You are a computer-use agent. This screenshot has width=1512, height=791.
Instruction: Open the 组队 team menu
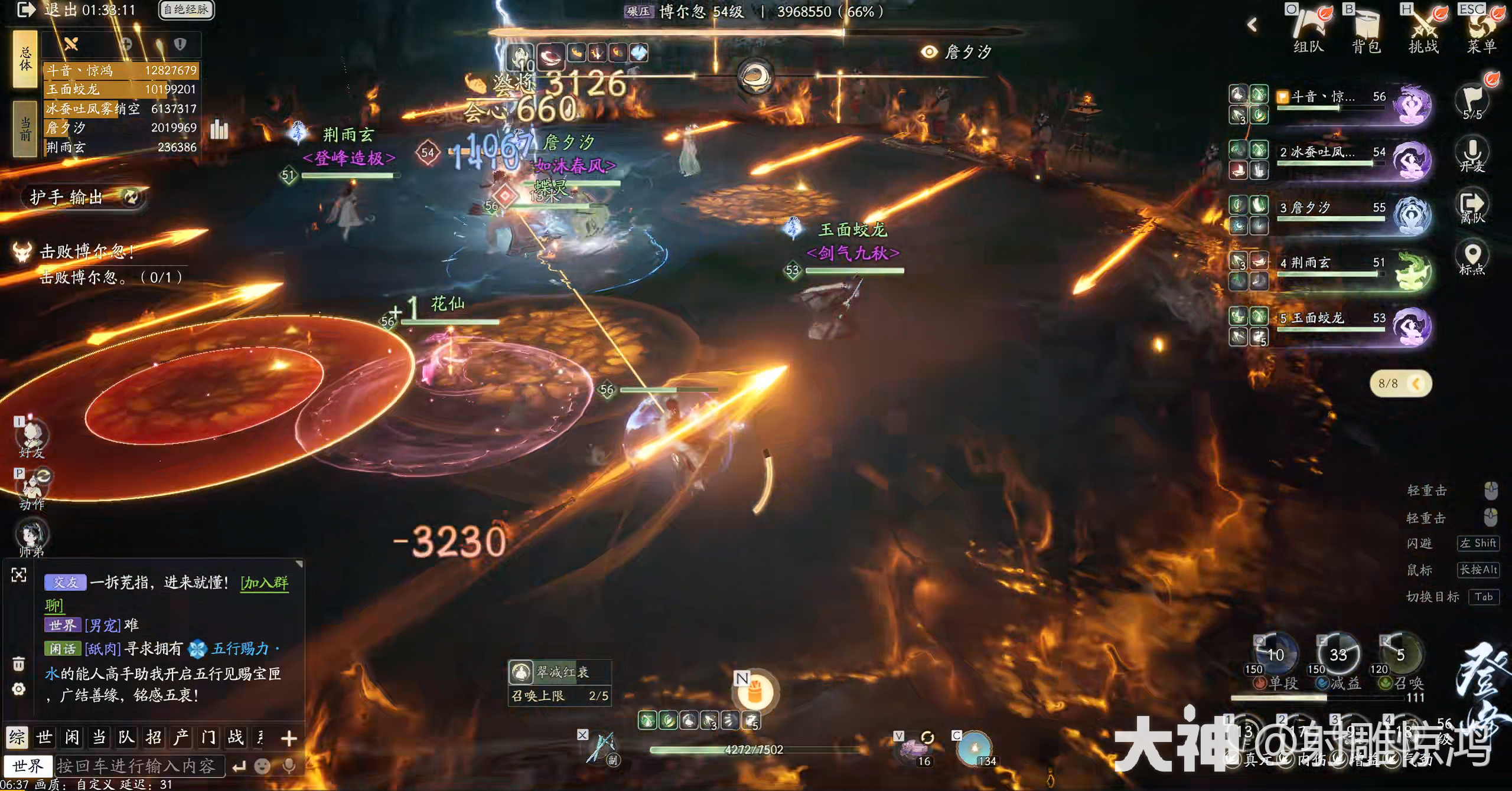pyautogui.click(x=1309, y=28)
